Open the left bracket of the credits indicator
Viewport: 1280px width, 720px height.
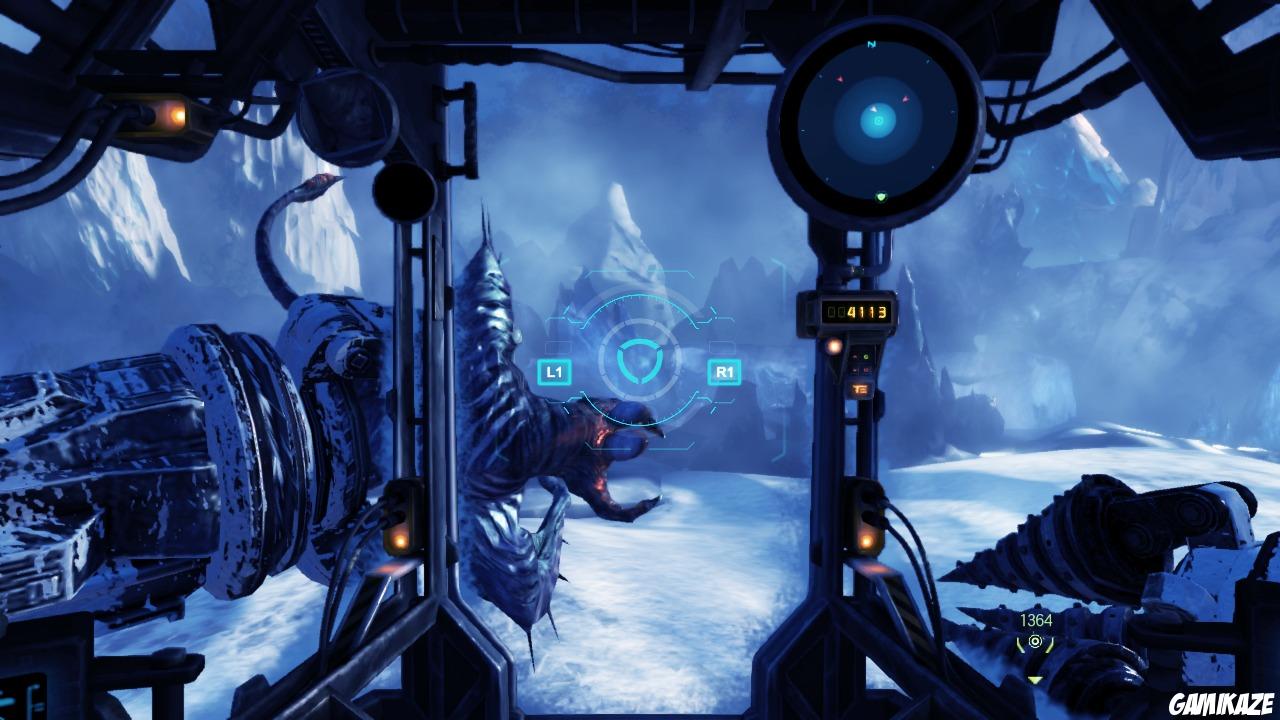(x=1020, y=645)
